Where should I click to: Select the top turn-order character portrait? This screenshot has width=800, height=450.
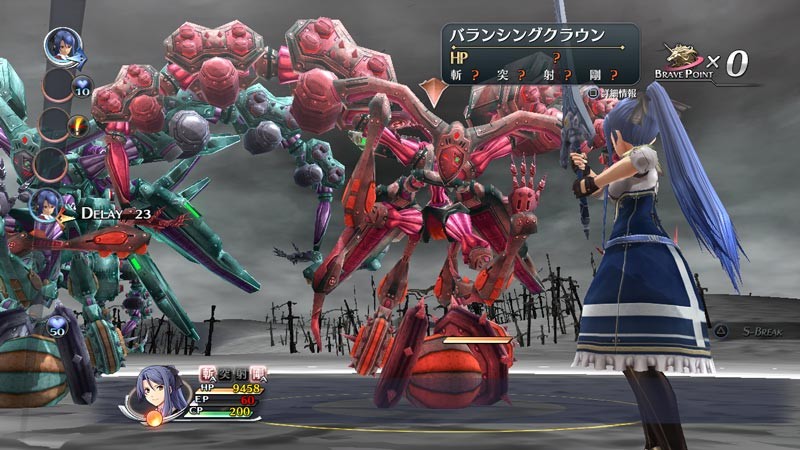pyautogui.click(x=63, y=46)
